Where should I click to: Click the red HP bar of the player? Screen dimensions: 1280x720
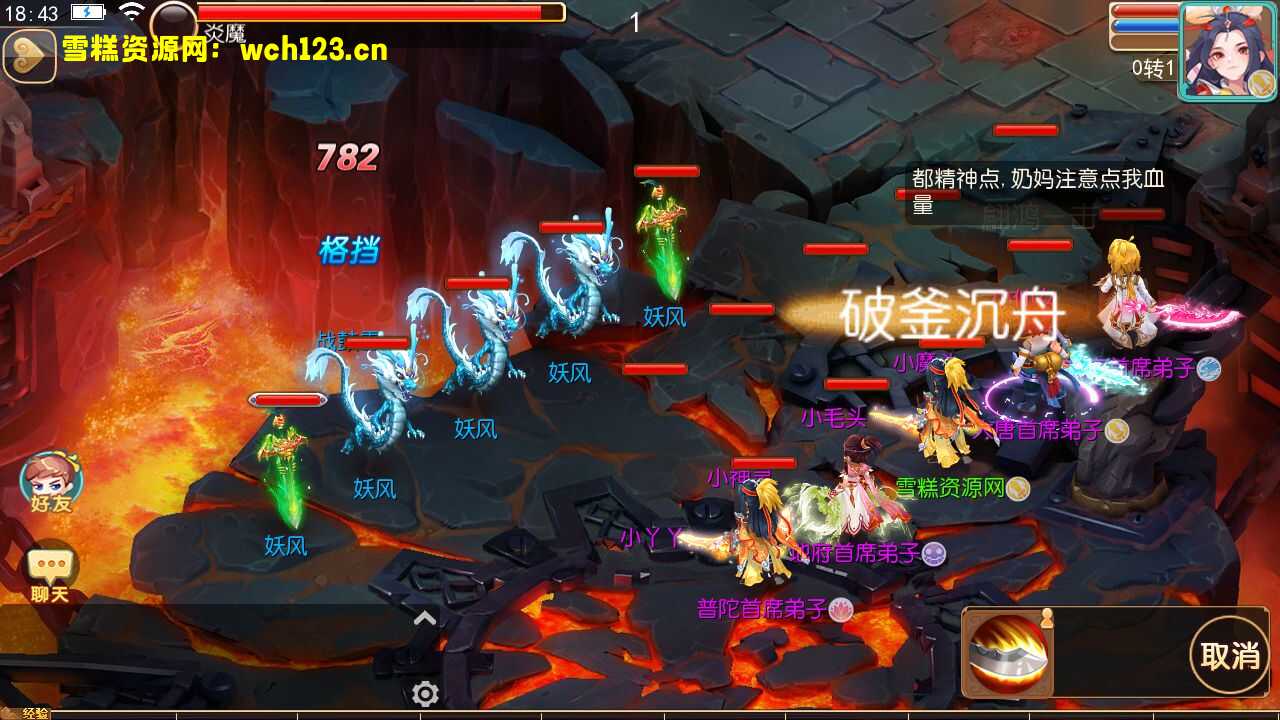click(x=1143, y=10)
